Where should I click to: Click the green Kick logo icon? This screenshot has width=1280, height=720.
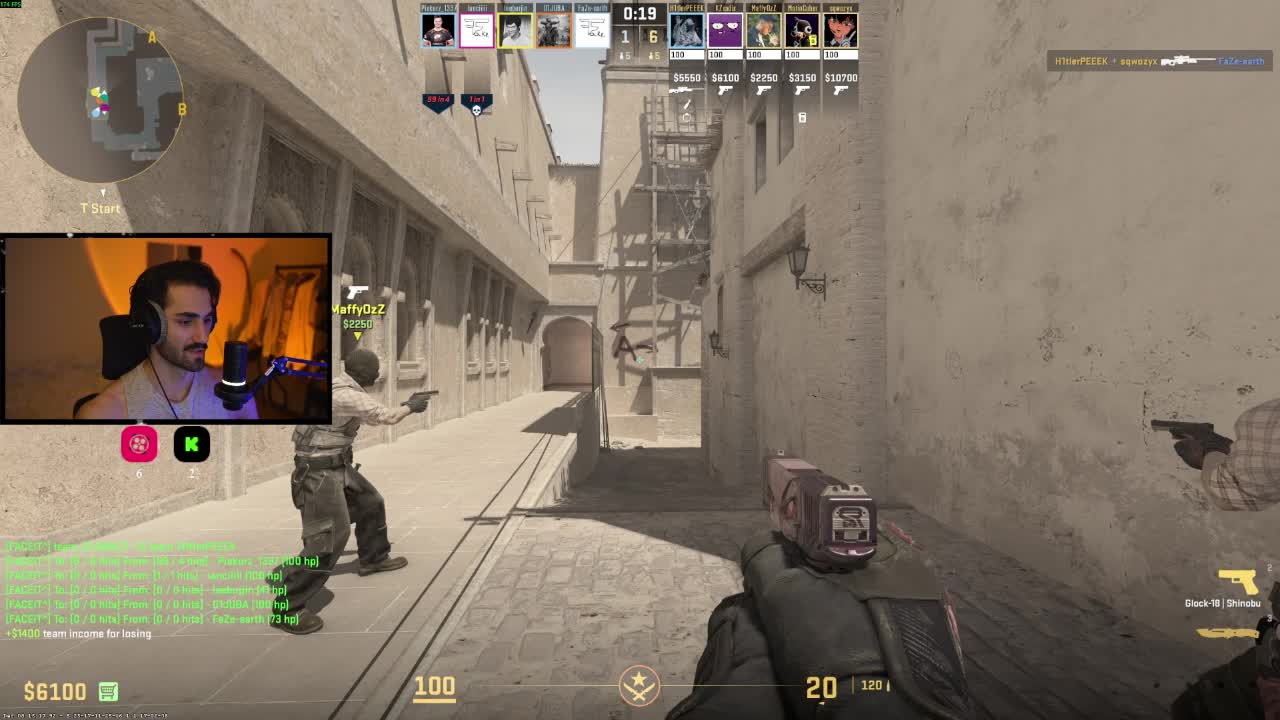[191, 444]
